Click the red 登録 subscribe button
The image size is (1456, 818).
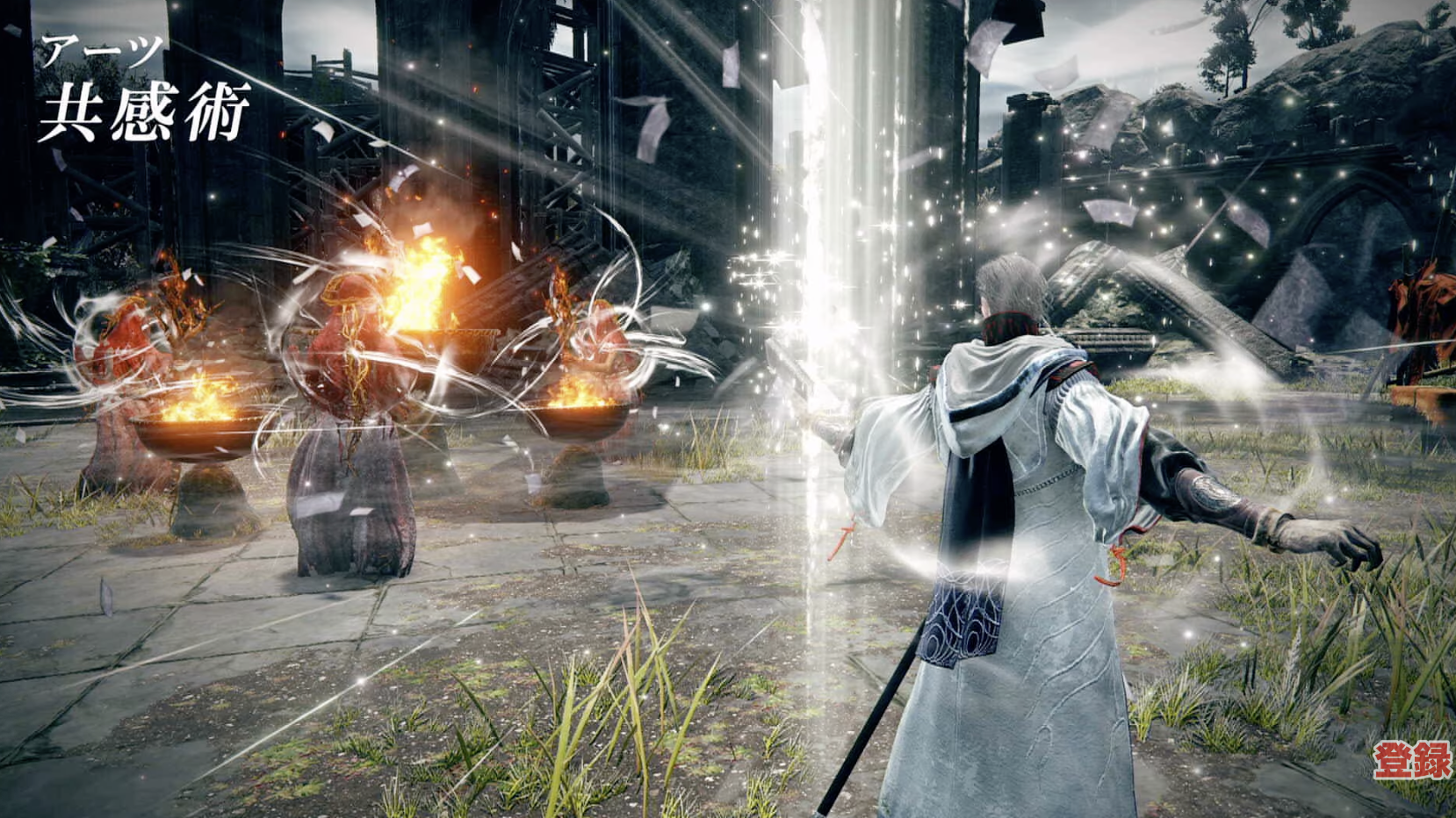click(1411, 760)
